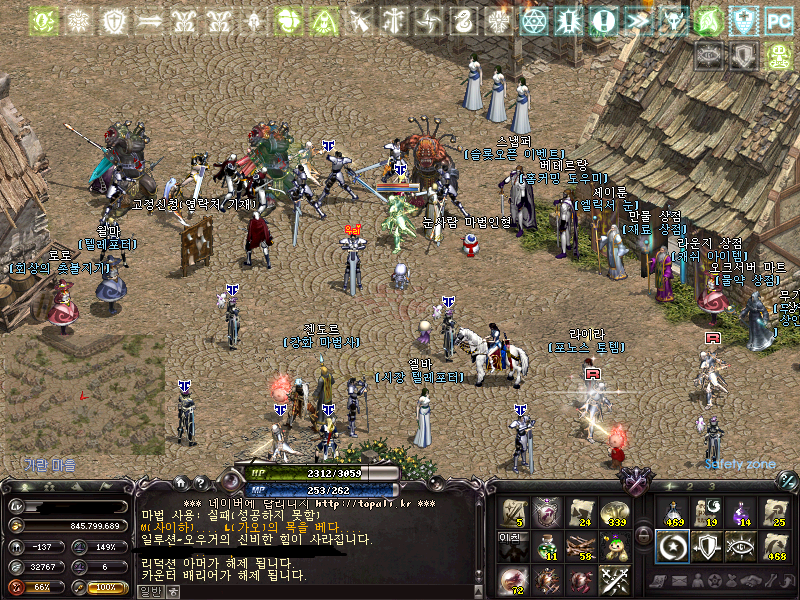This screenshot has height=600, width=800.
Task: Activate the shield with arrows skill
Action: [x=707, y=546]
